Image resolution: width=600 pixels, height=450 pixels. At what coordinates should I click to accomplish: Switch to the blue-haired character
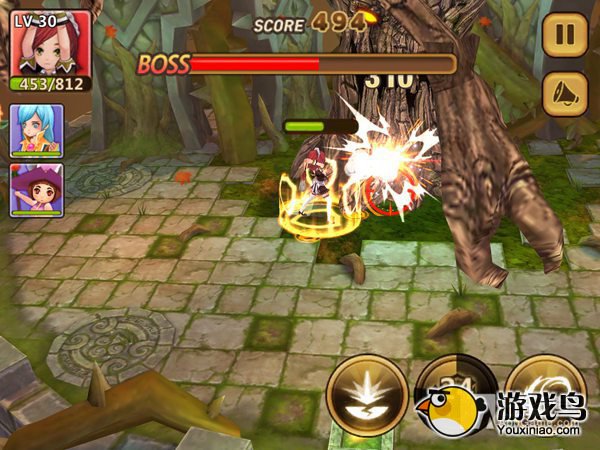pyautogui.click(x=37, y=130)
